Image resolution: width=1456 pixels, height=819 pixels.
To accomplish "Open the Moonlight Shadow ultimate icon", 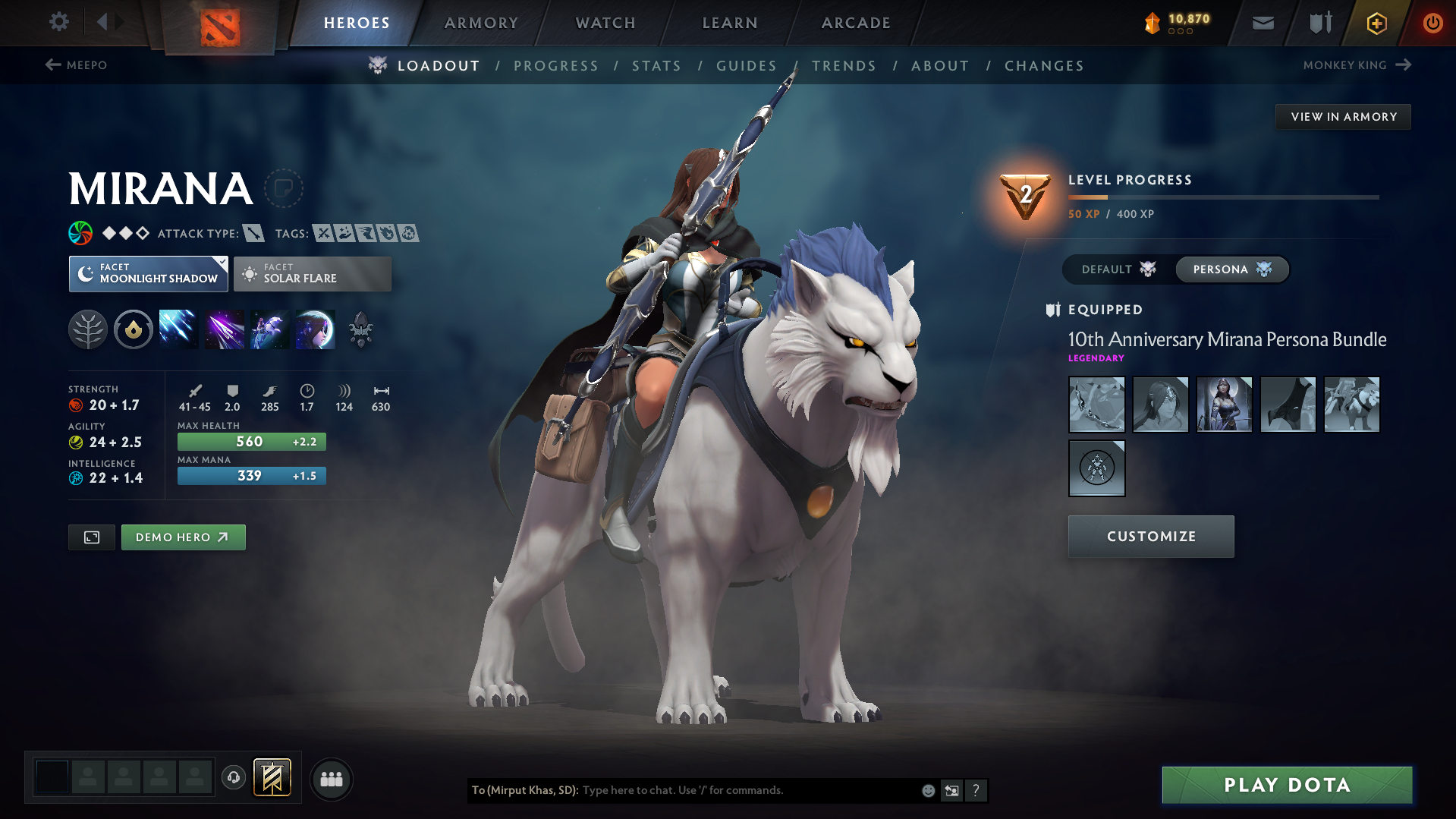I will [x=316, y=329].
